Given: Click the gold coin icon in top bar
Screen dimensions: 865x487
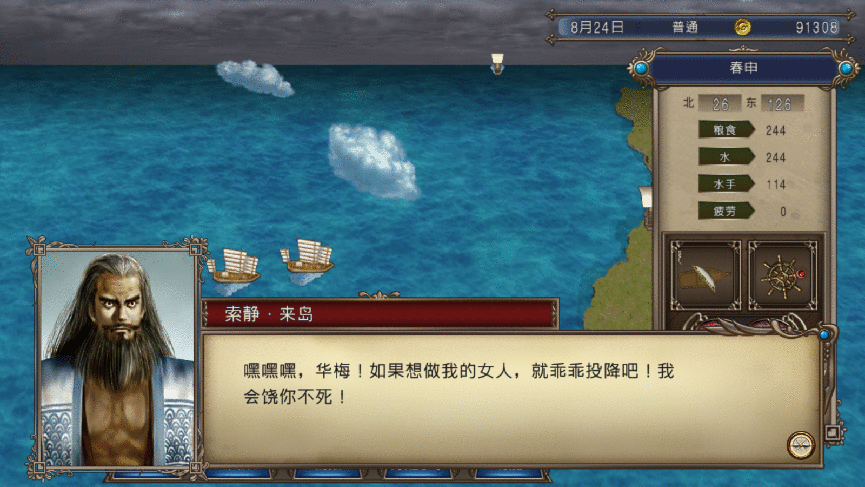Looking at the screenshot, I should pos(743,27).
